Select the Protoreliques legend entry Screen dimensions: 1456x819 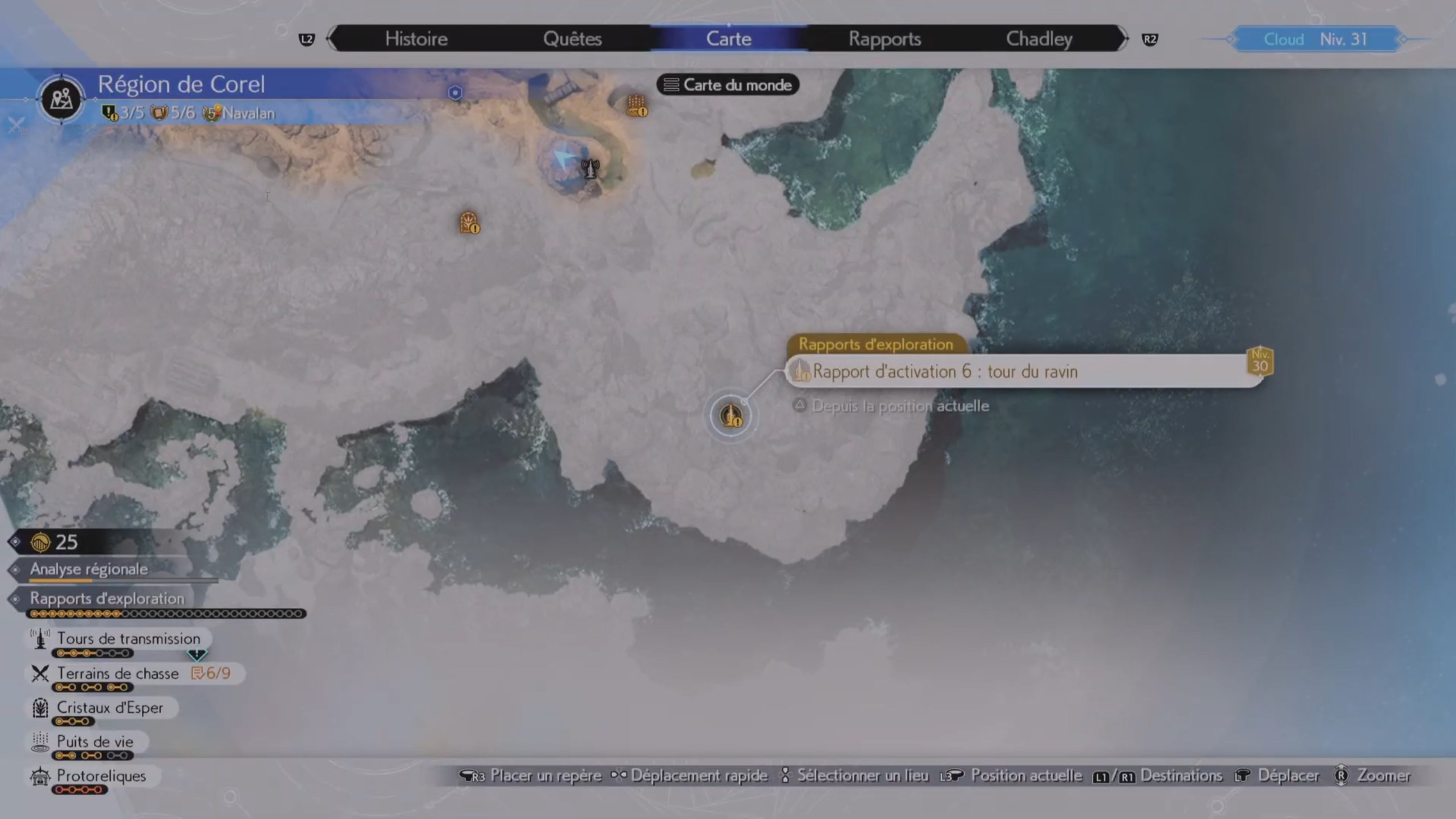[101, 775]
